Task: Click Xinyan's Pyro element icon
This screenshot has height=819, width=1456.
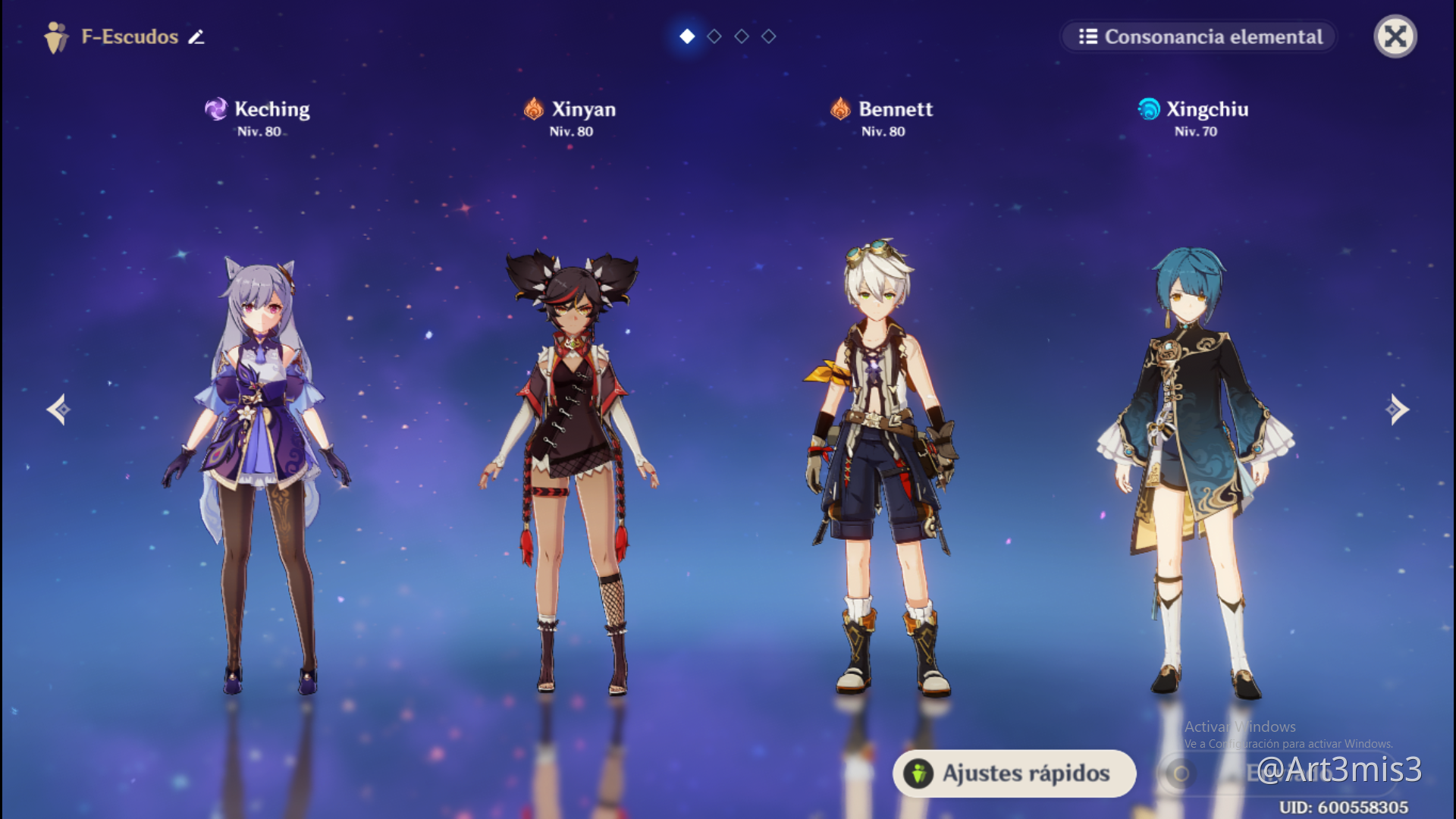Action: tap(535, 108)
